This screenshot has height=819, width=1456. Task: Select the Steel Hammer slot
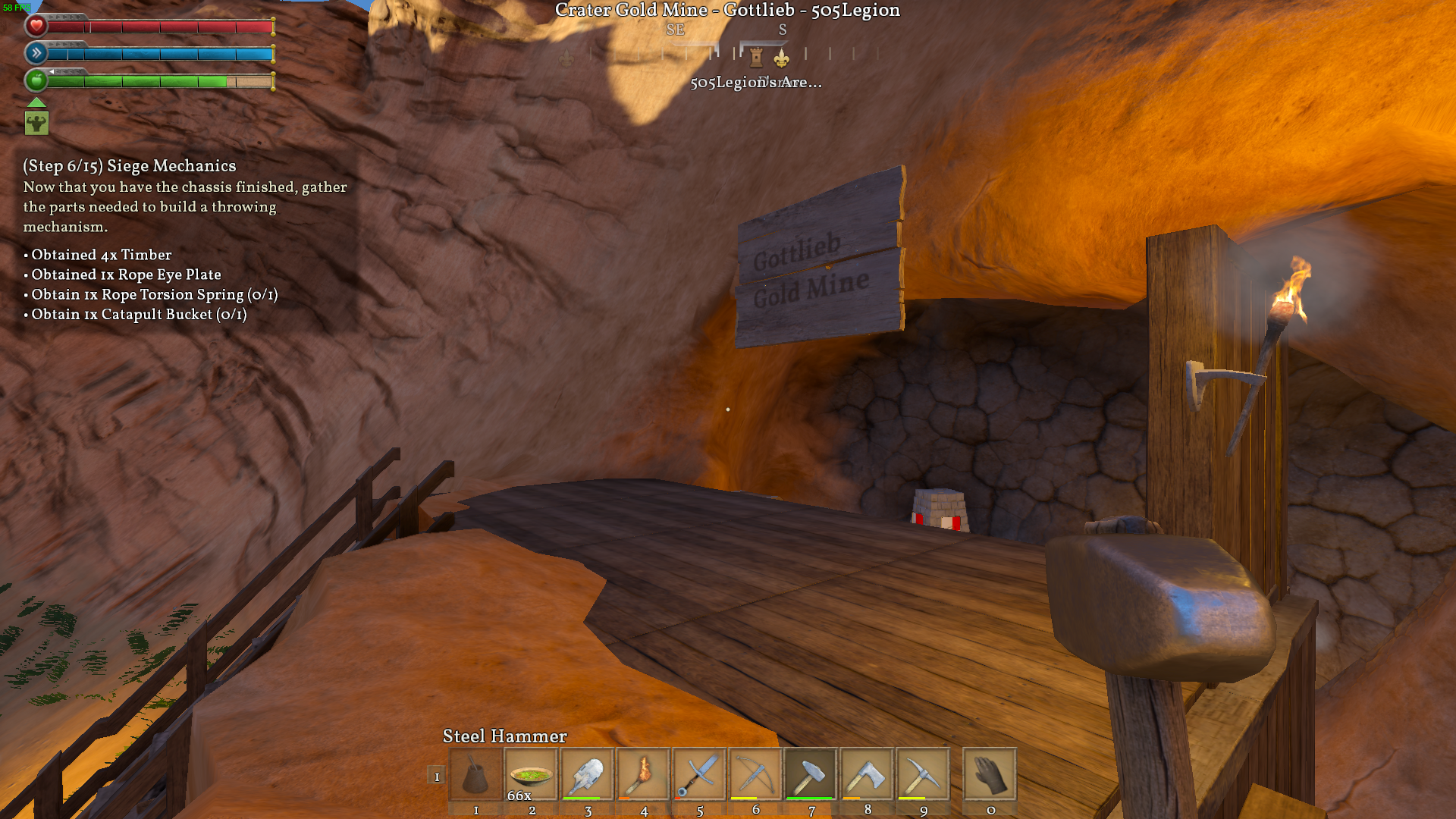[x=811, y=774]
